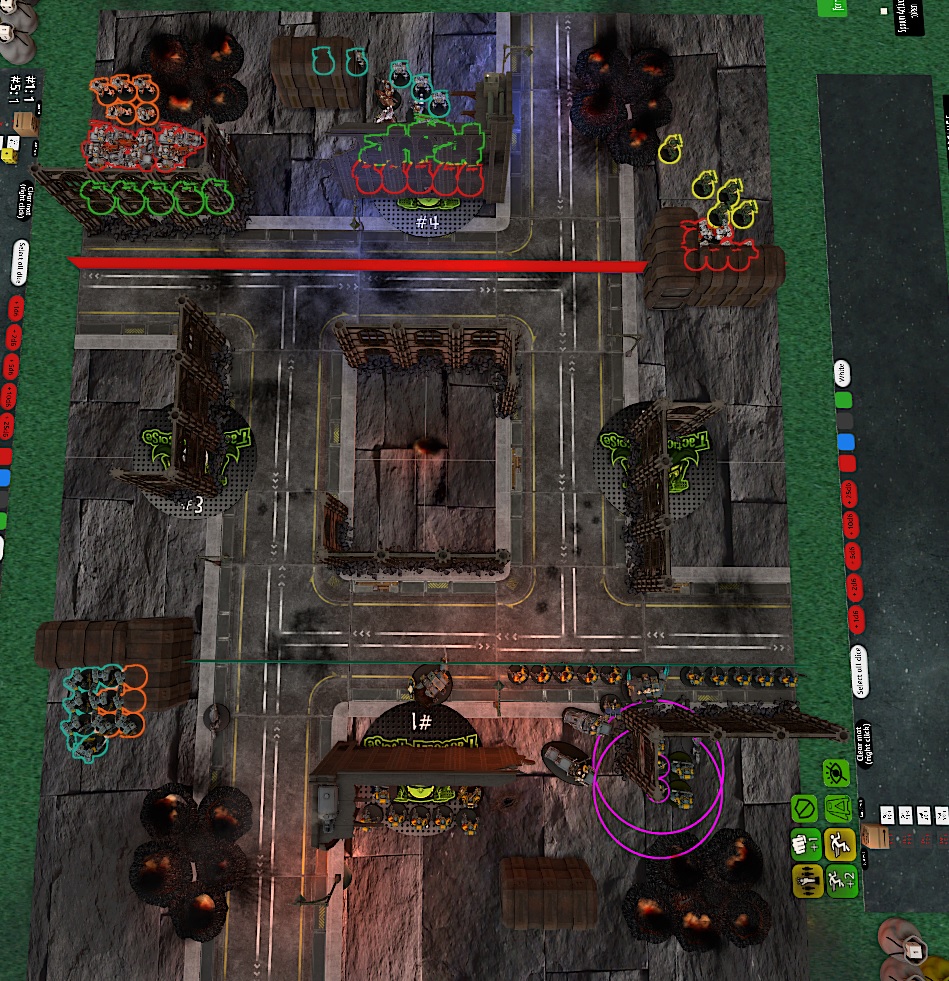This screenshot has height=981, width=949.
Task: Click the green prohibition circle button
Action: pos(804,808)
